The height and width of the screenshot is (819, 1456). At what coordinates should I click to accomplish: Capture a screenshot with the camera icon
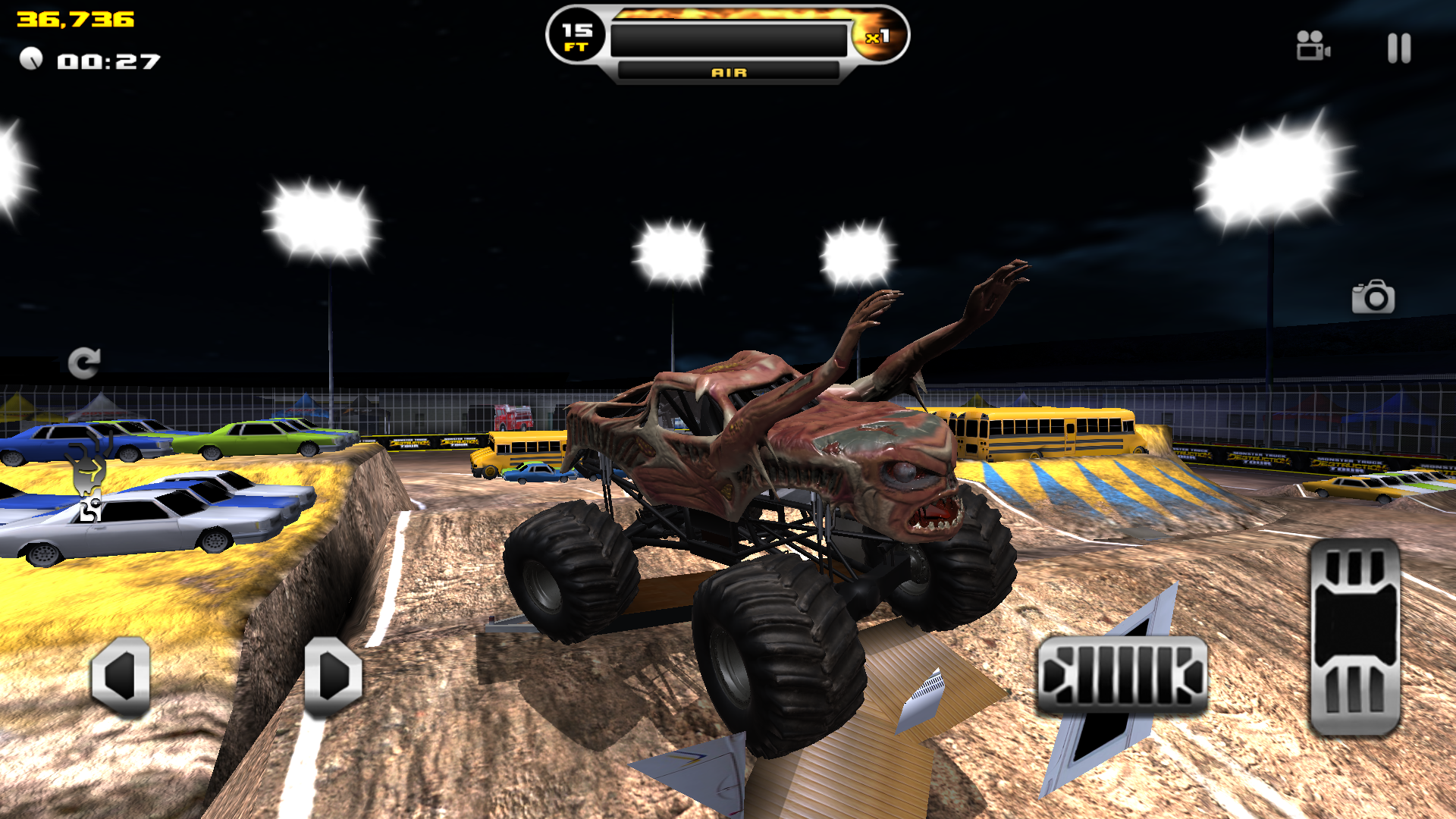pyautogui.click(x=1374, y=299)
